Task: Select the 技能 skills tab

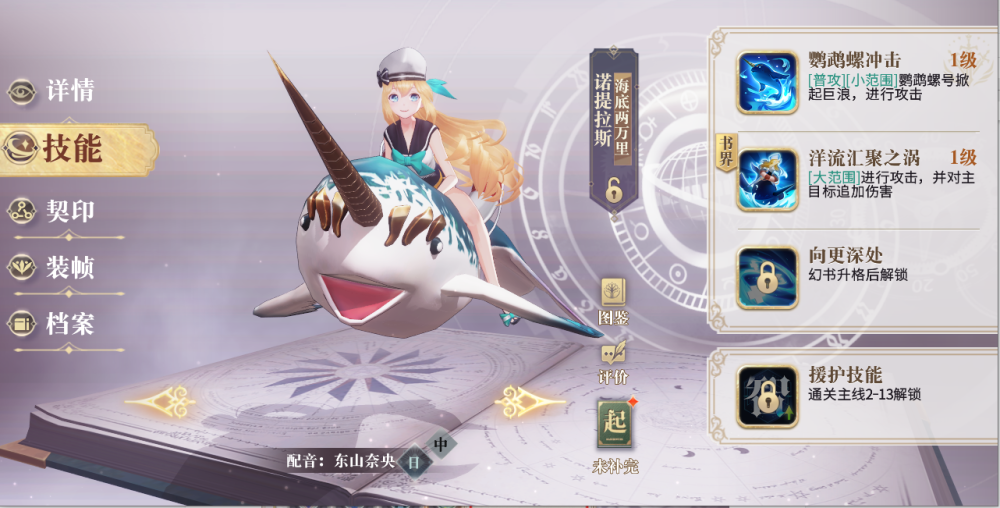Action: (x=70, y=149)
